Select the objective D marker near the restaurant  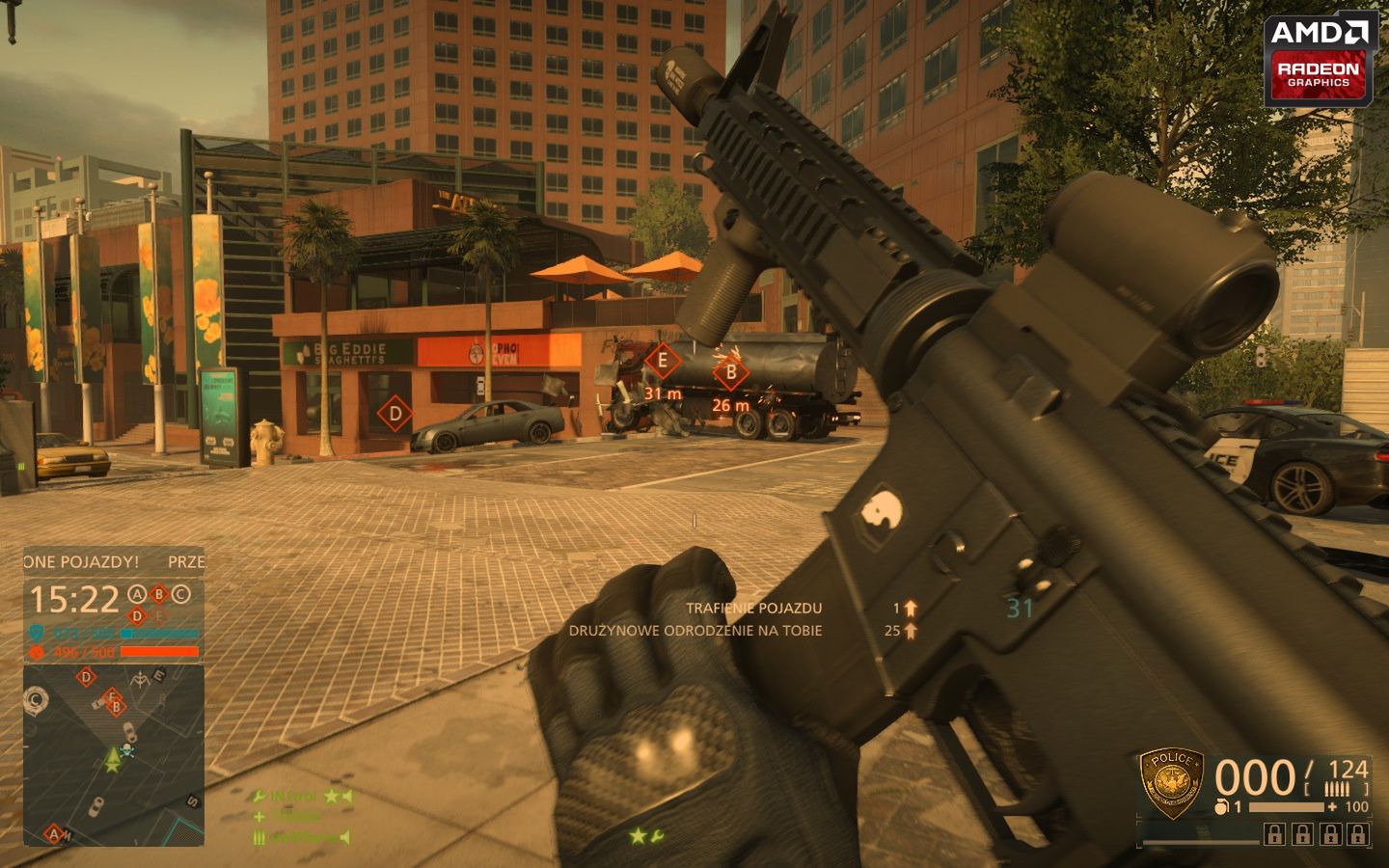coord(394,413)
